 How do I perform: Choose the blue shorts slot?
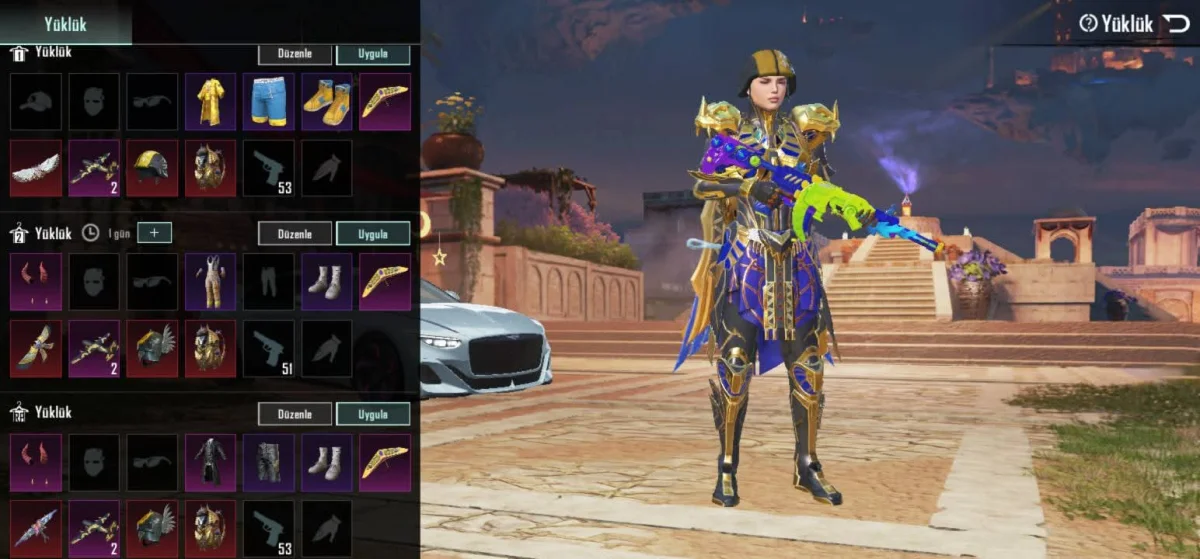268,101
